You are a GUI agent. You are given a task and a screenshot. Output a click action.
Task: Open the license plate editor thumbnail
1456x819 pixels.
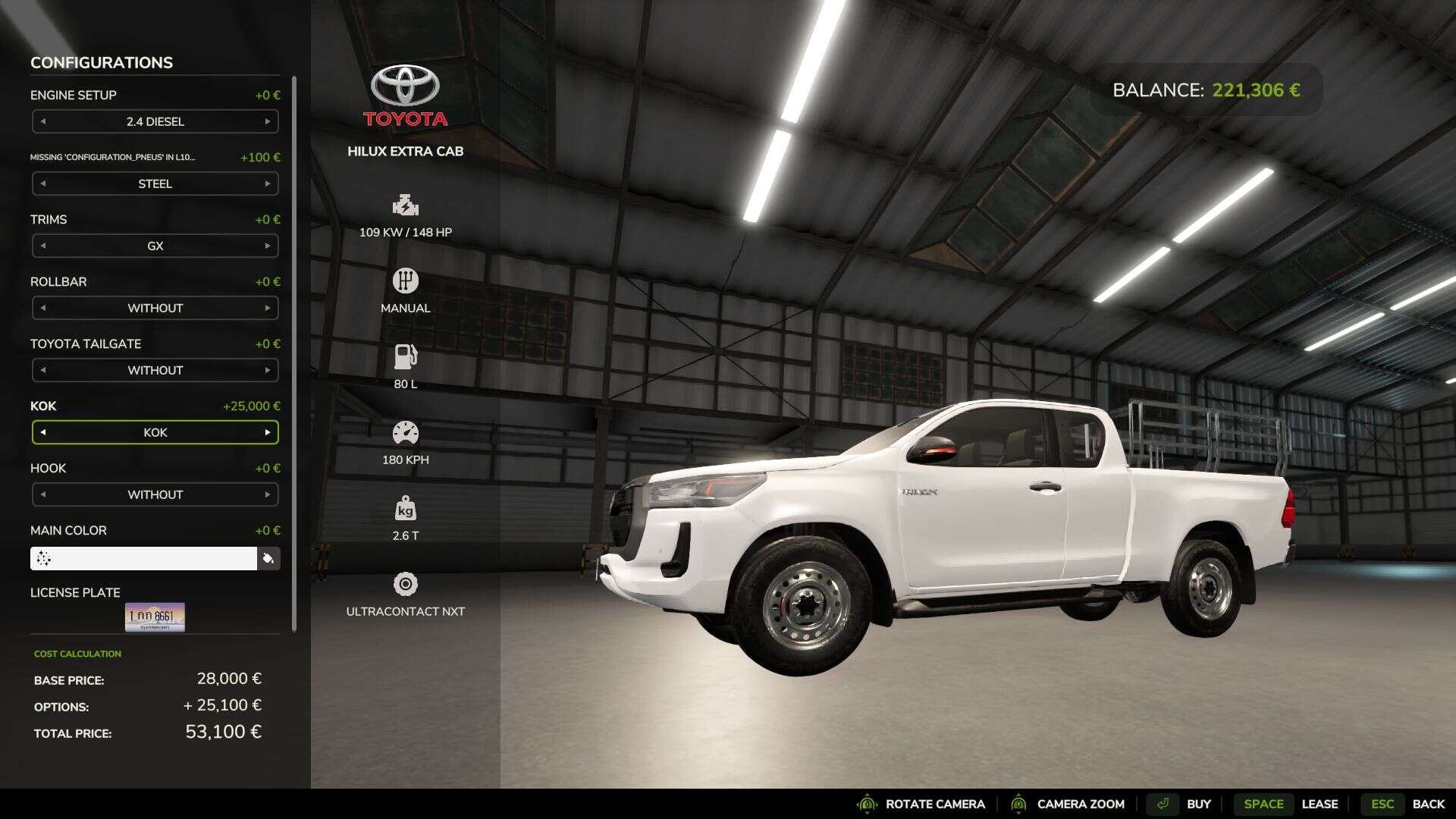tap(155, 617)
